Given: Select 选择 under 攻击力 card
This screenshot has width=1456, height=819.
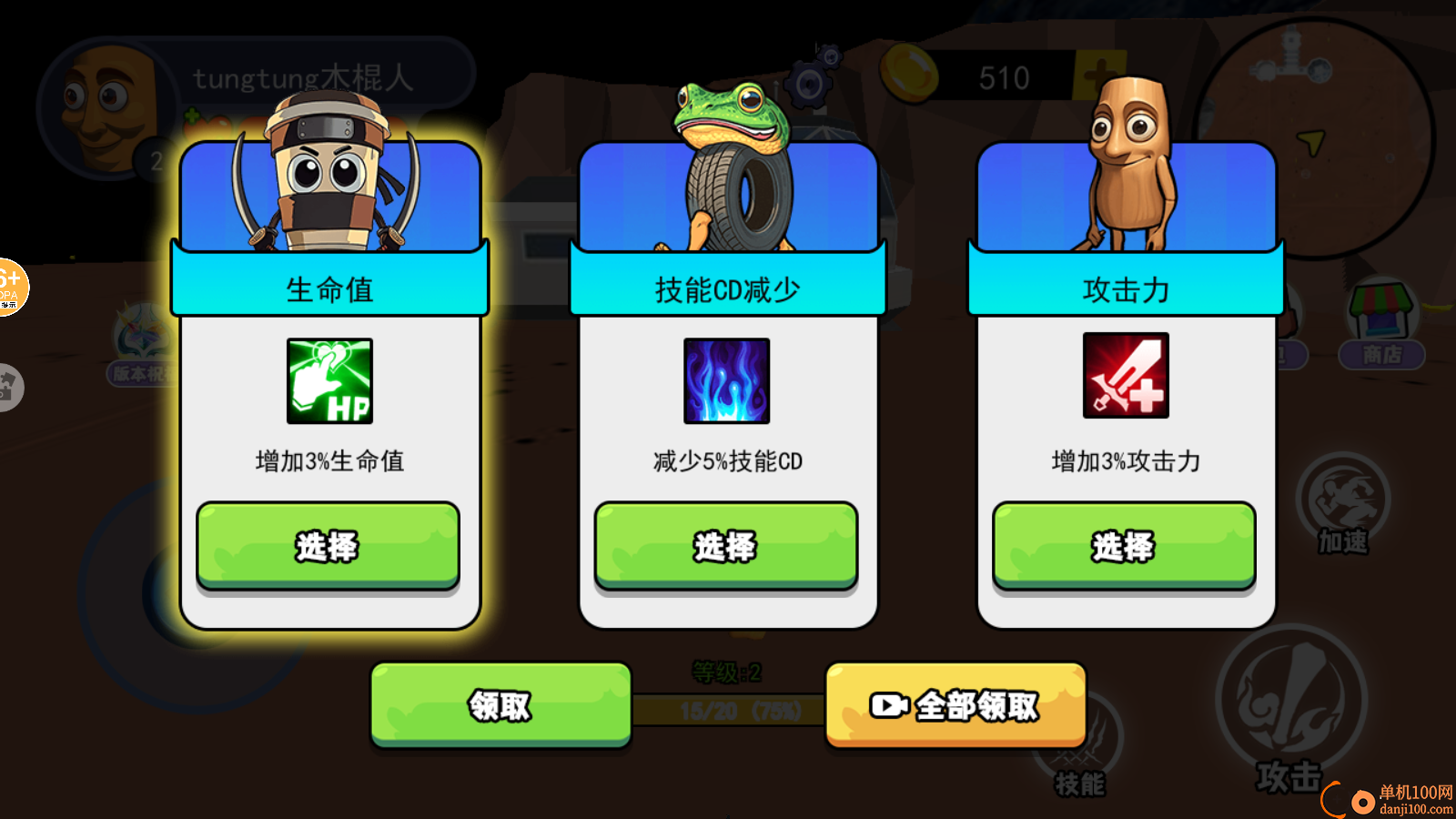Looking at the screenshot, I should tap(1124, 545).
